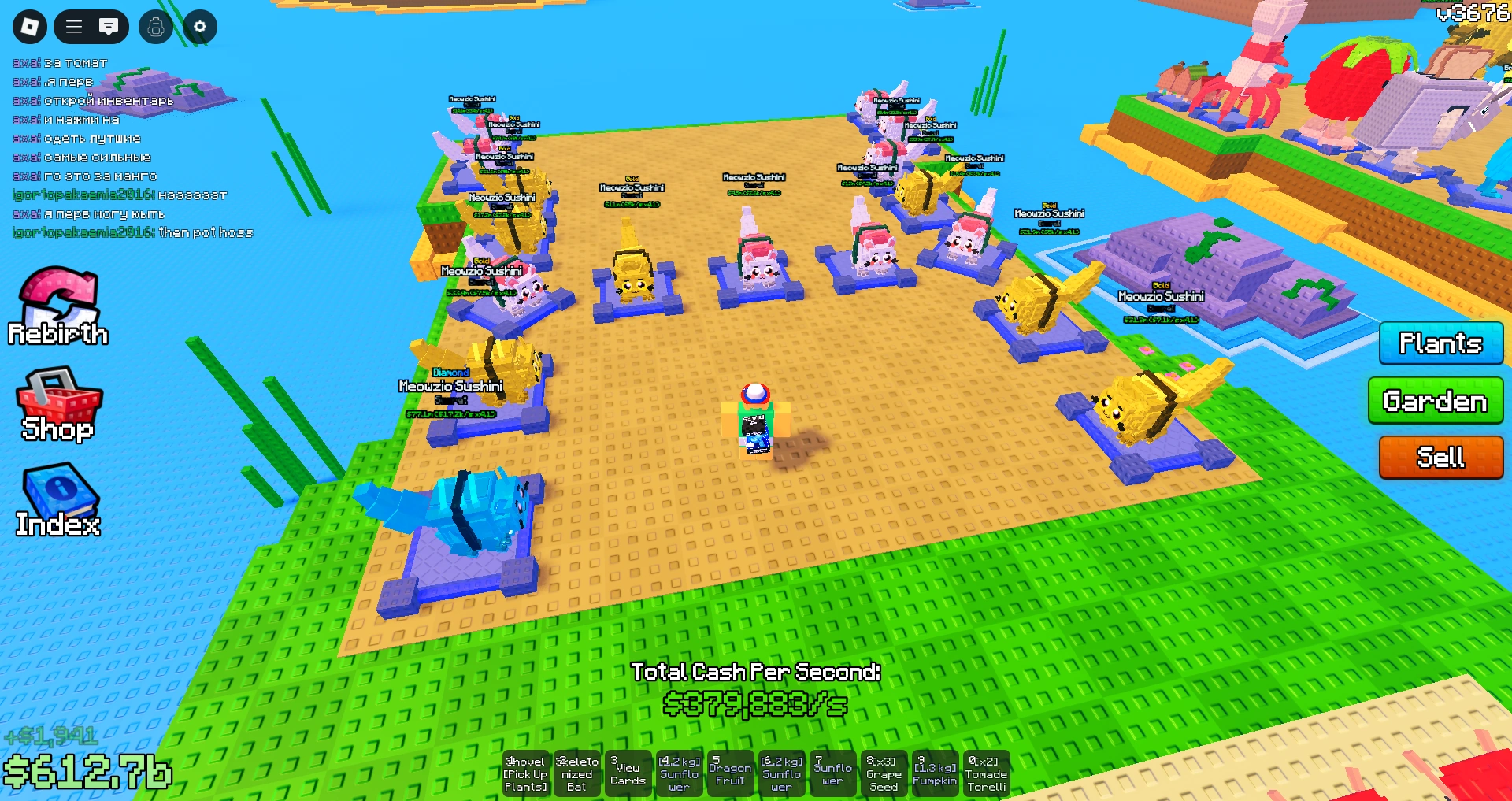
Task: Open the in-game chat bubble
Action: pos(110,26)
